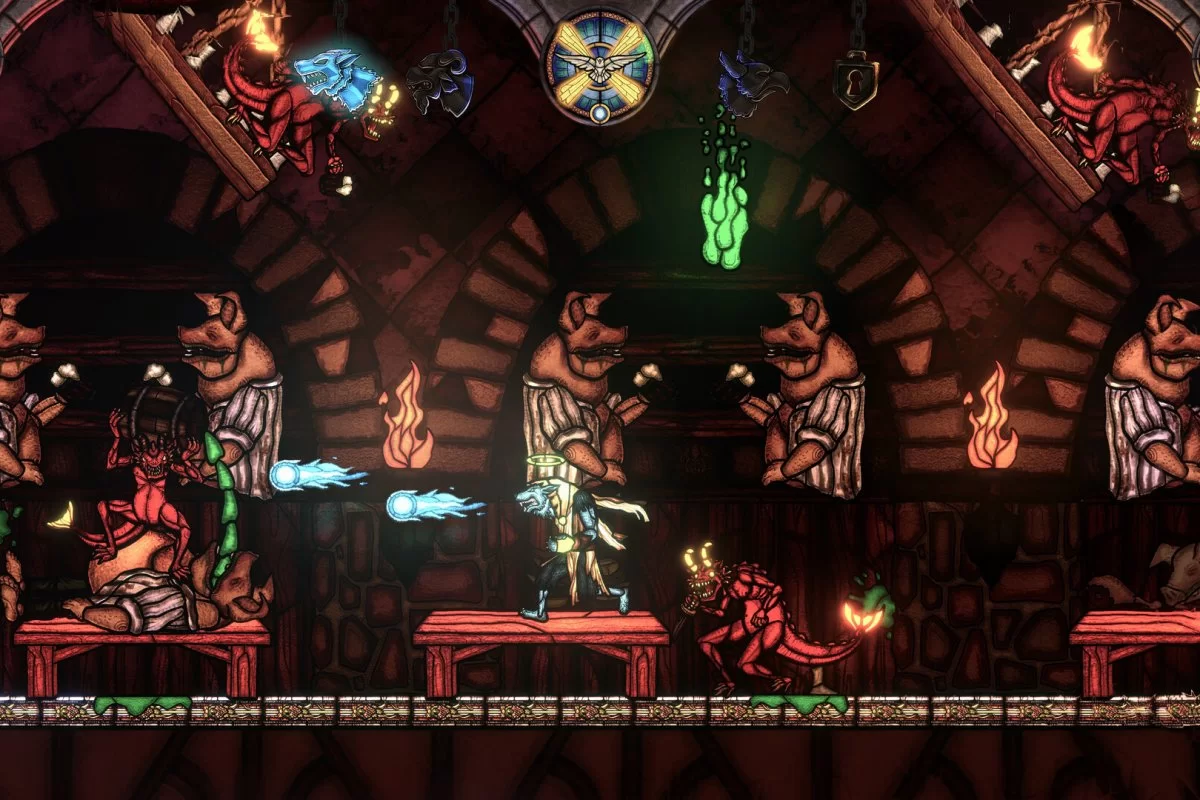This screenshot has width=1200, height=800.
Task: Select the locked padlock form slot
Action: tap(857, 79)
